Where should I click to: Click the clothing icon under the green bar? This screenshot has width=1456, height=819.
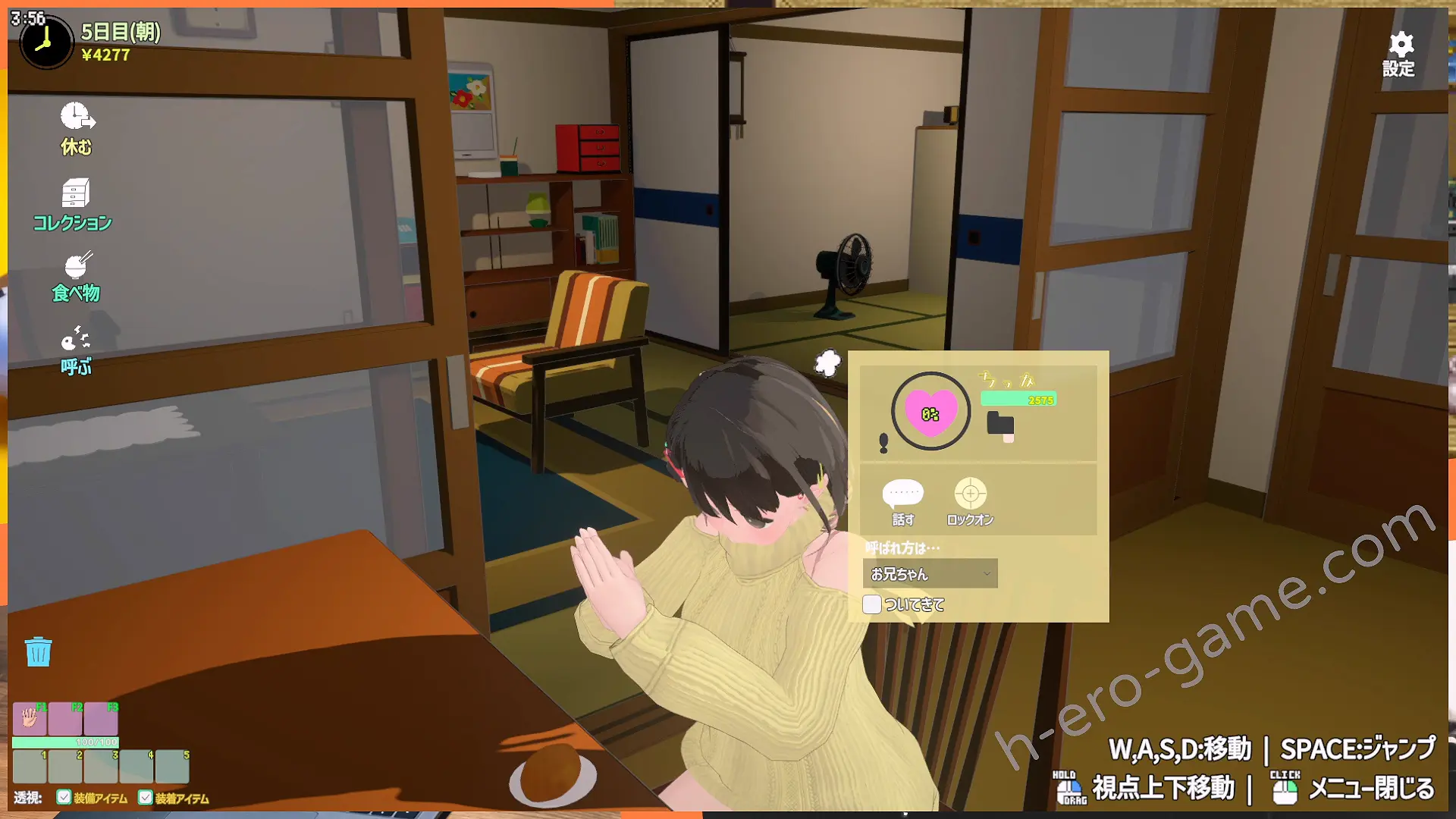1000,425
